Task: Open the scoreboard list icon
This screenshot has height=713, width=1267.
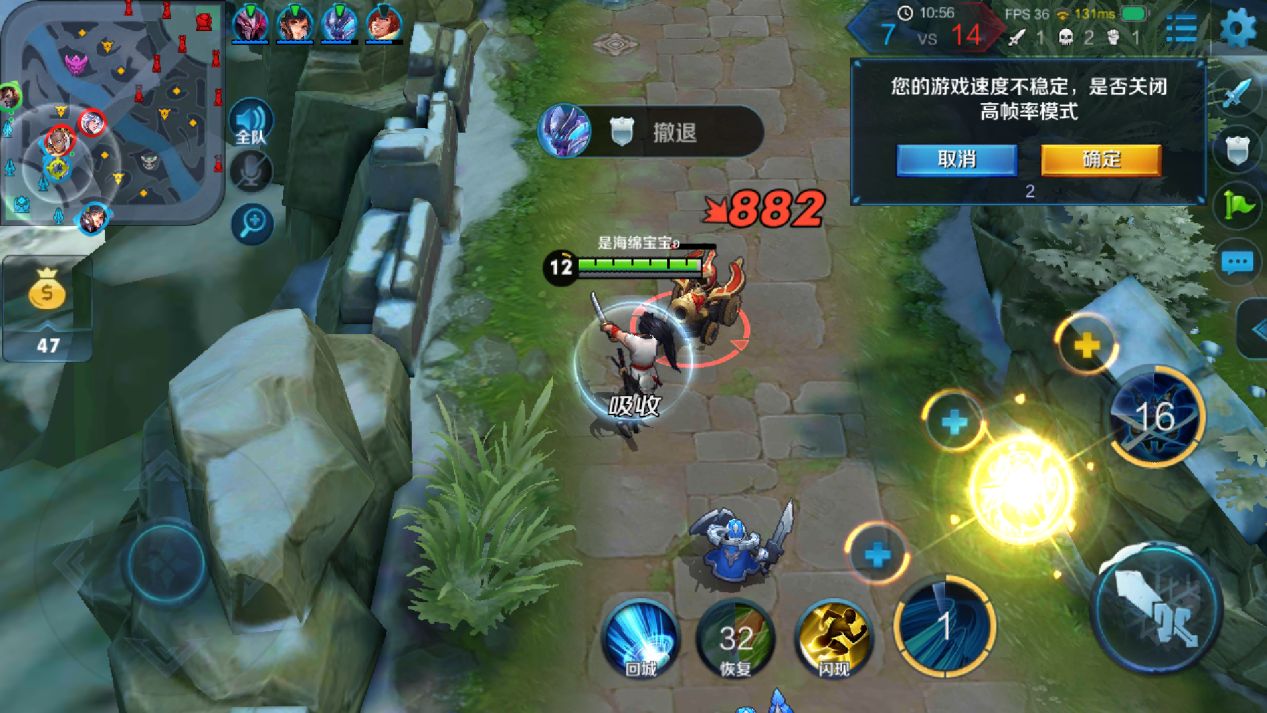Action: point(1181,29)
